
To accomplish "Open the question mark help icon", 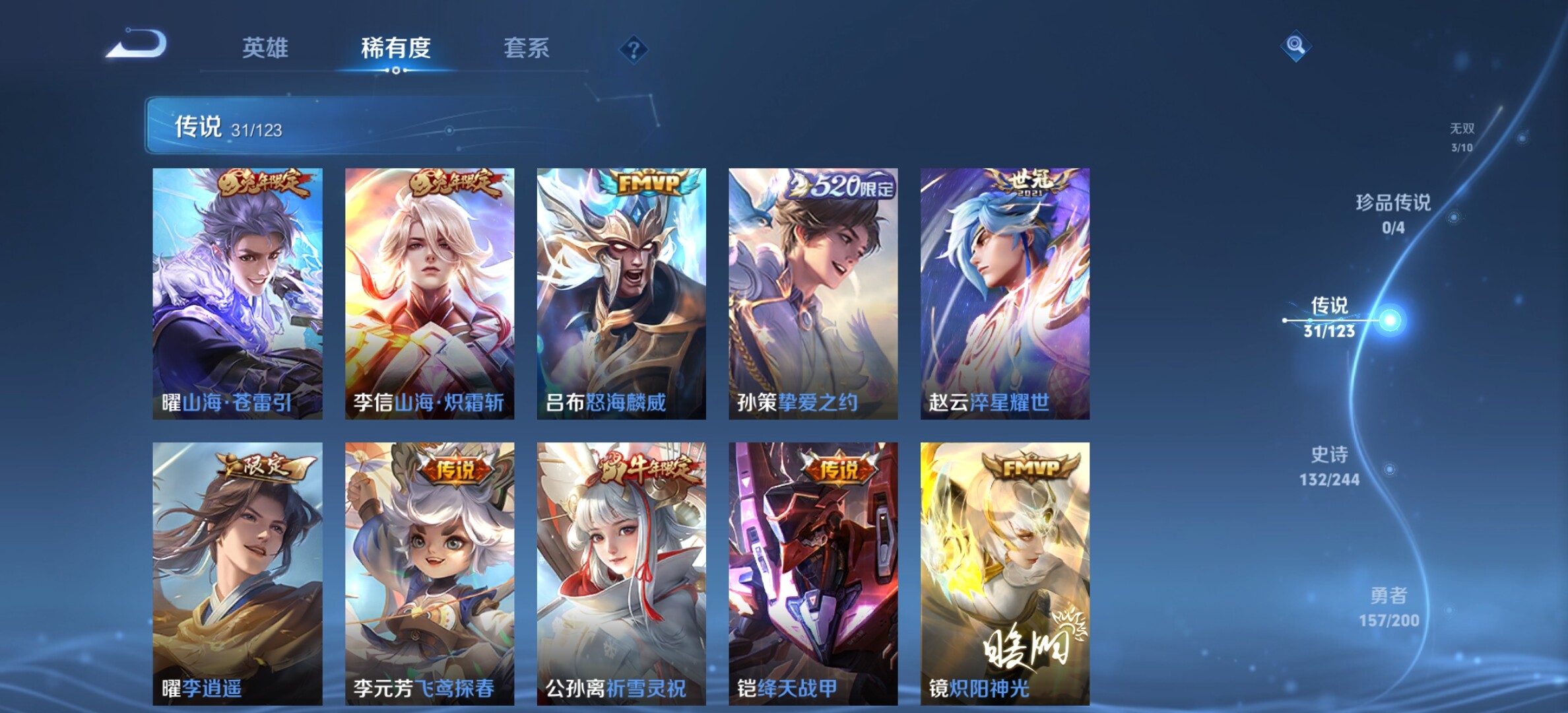I will click(x=634, y=50).
